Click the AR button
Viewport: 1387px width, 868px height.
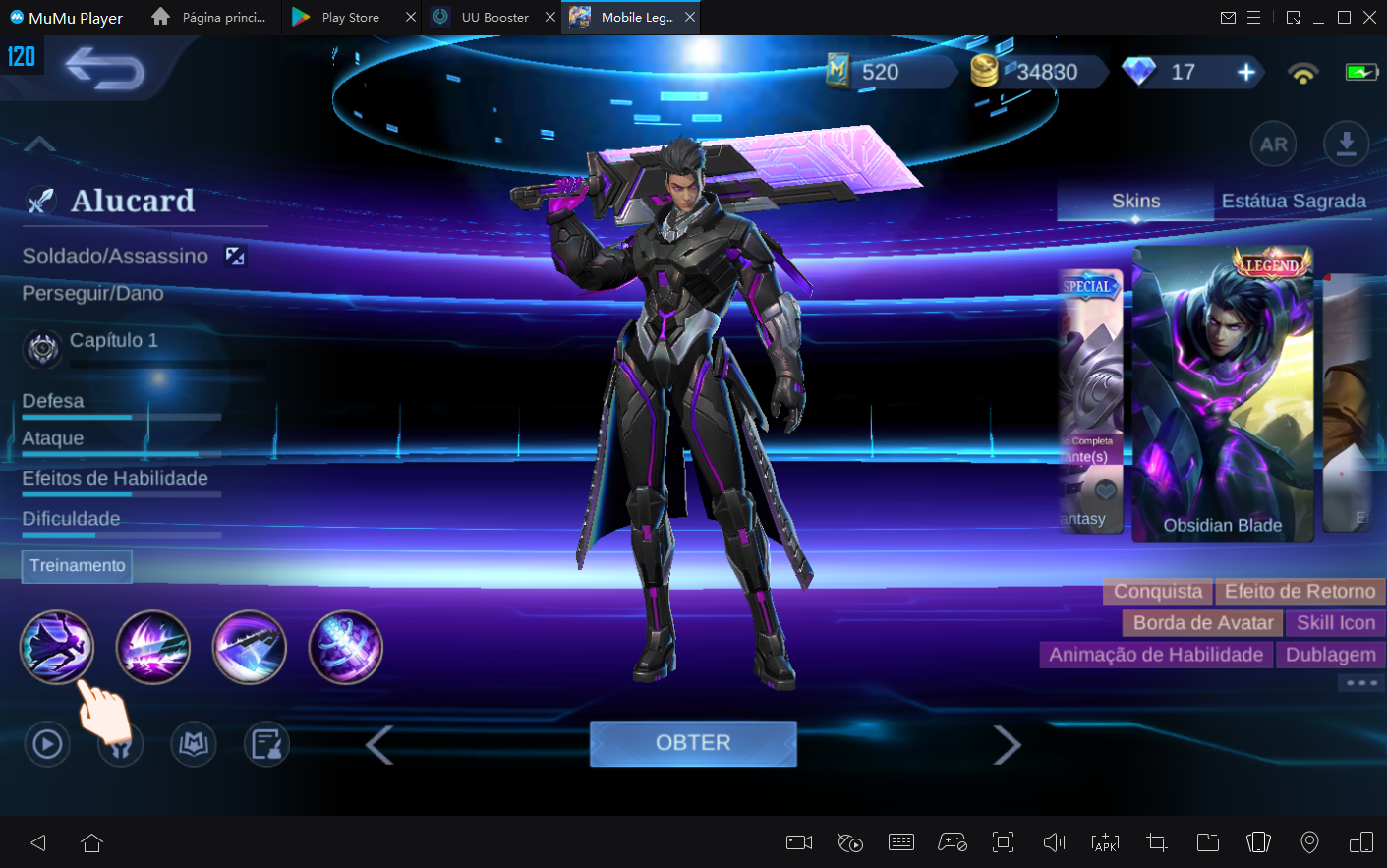(x=1273, y=144)
